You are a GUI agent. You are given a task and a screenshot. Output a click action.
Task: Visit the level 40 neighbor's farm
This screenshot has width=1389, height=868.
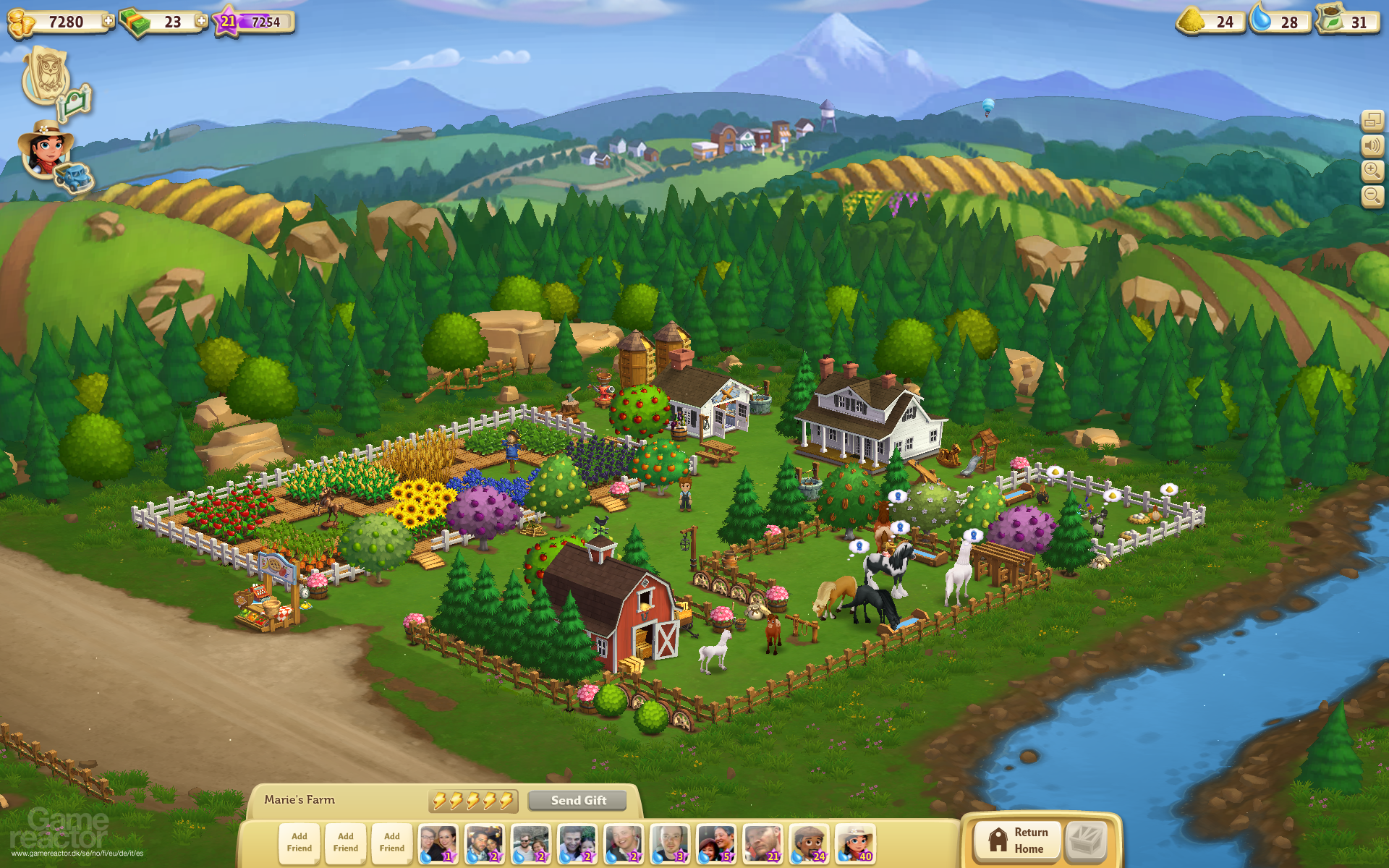855,843
